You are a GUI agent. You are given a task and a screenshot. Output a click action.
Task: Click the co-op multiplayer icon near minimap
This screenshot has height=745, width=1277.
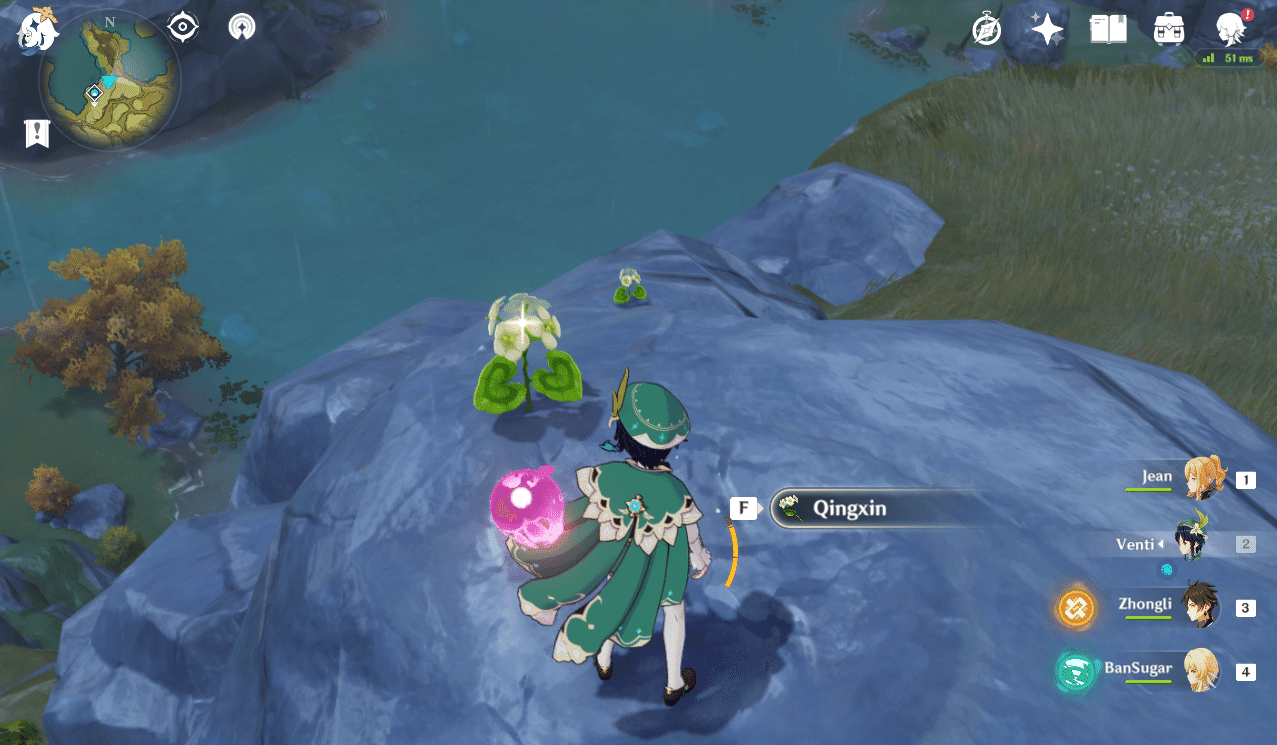[x=241, y=27]
